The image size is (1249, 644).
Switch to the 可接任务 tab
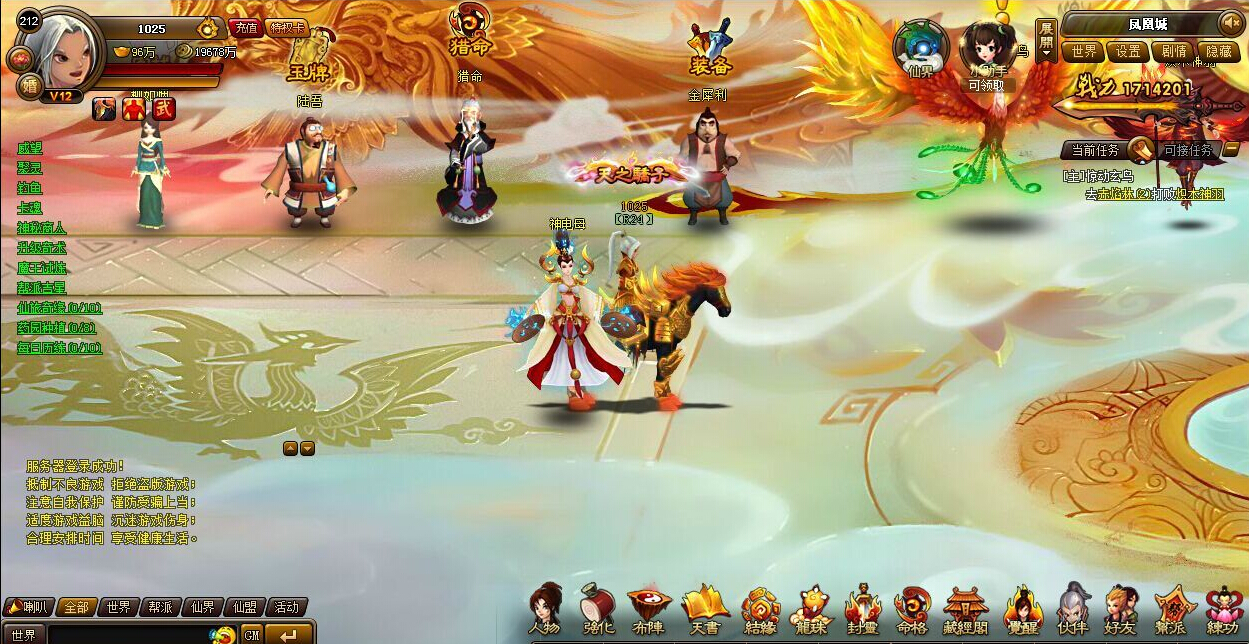[x=1188, y=150]
